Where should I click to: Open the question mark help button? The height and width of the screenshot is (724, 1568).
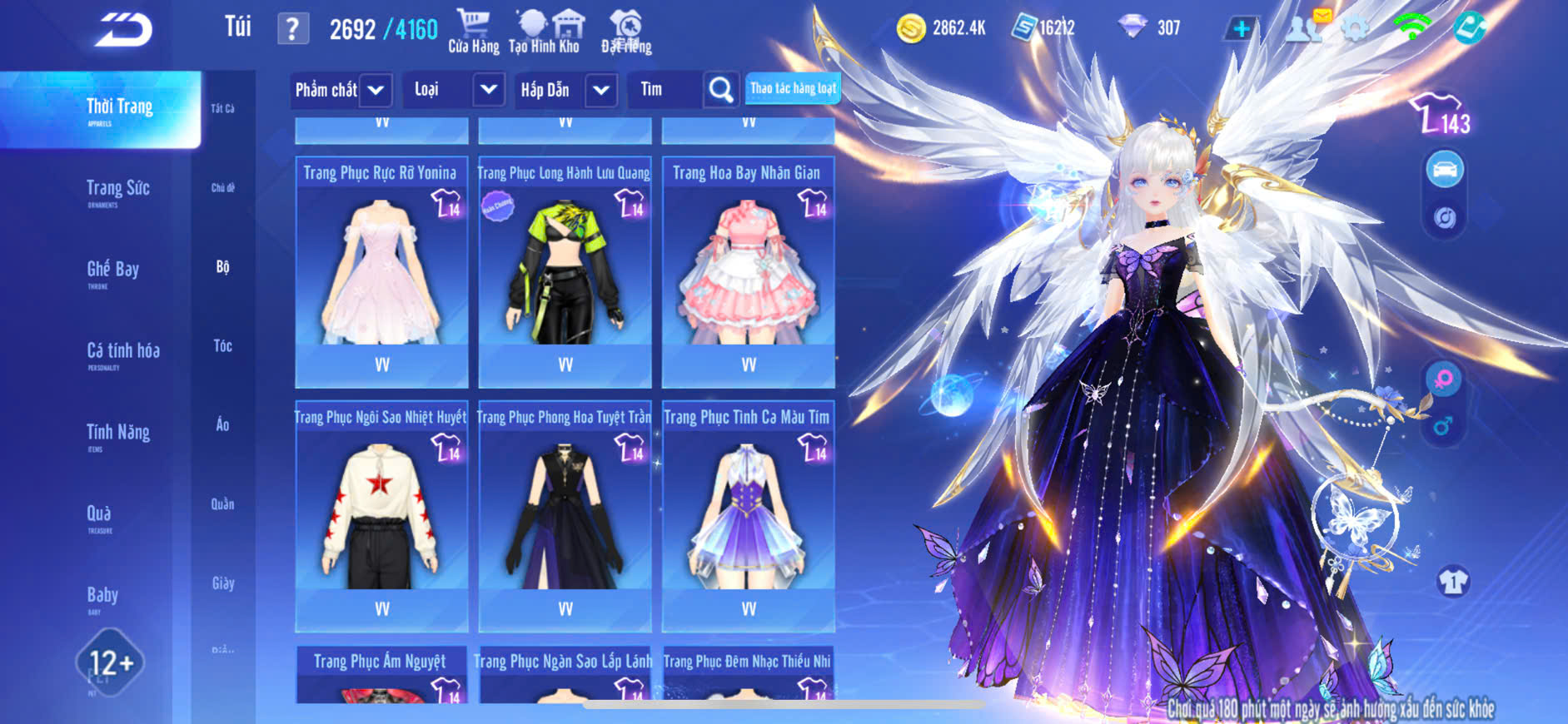tap(292, 30)
